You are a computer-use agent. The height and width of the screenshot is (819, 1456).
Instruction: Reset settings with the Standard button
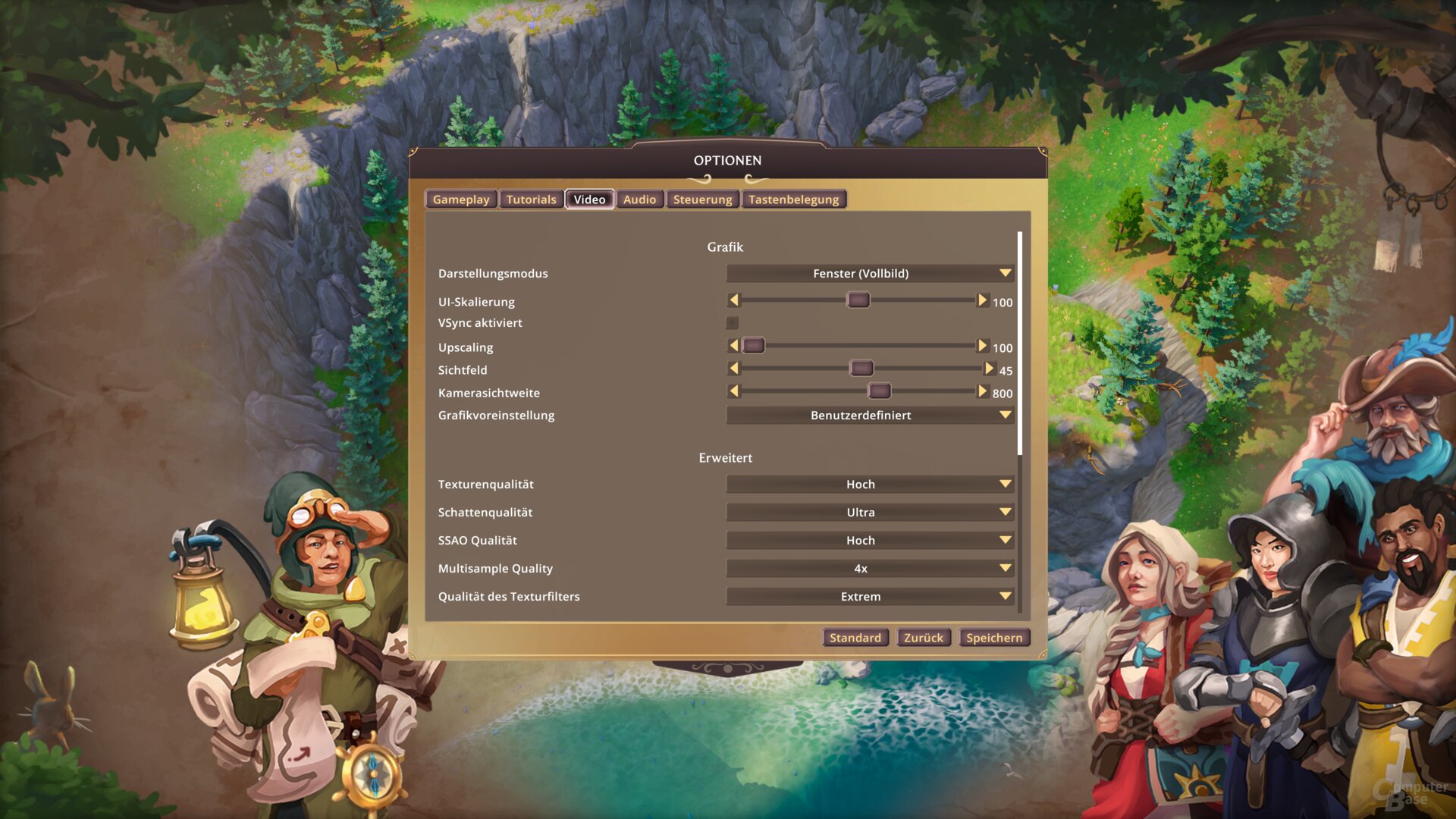855,638
